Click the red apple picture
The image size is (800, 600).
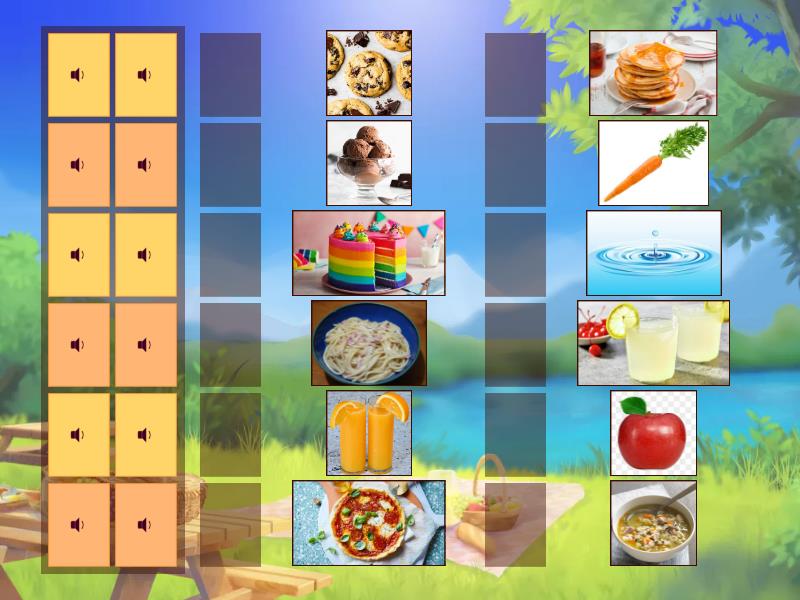click(x=653, y=433)
